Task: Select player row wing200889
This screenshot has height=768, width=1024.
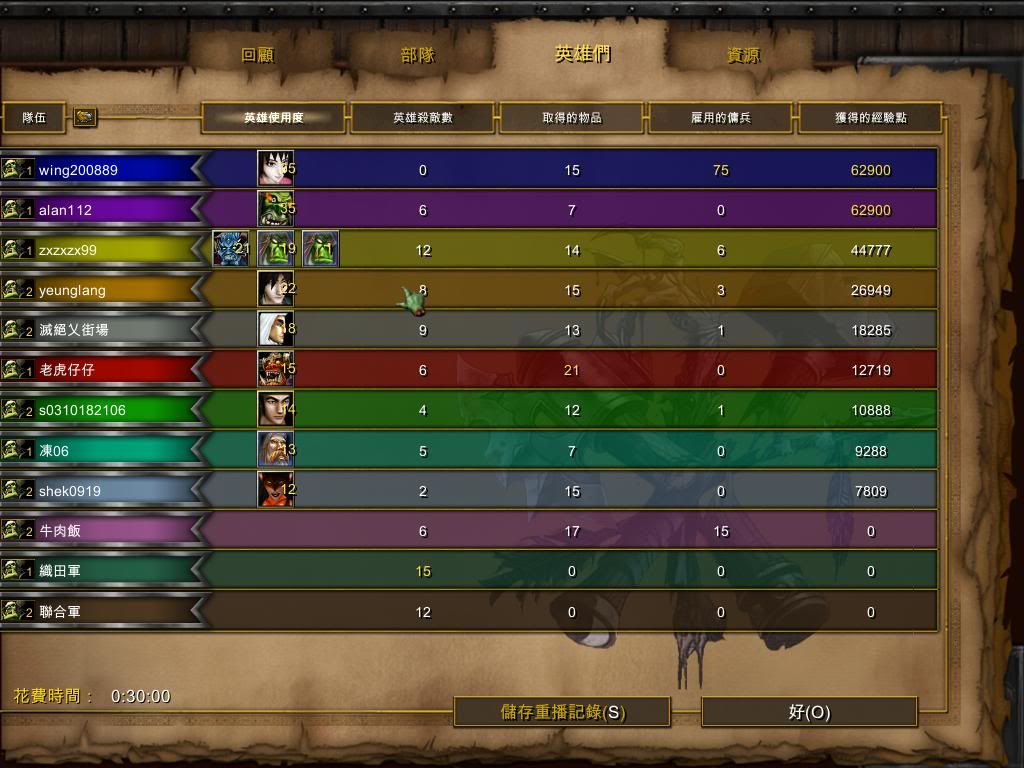Action: [100, 170]
